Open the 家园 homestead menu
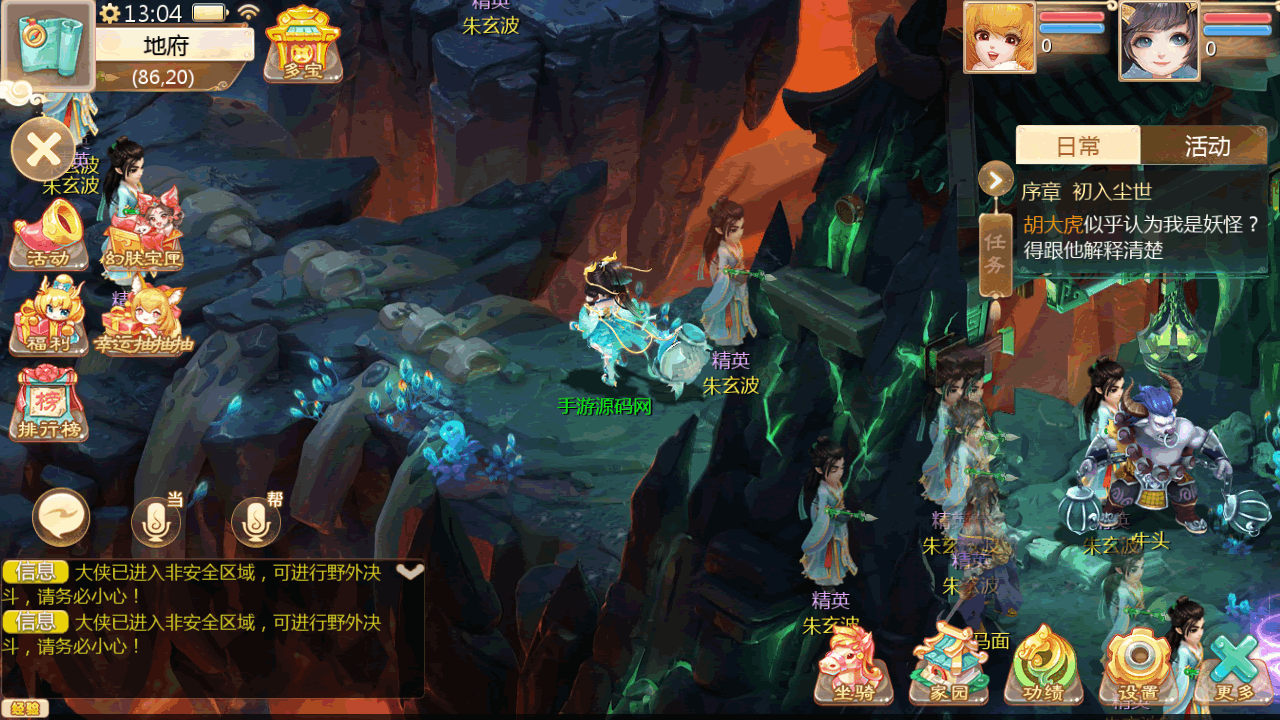The width and height of the screenshot is (1280, 720). tap(948, 665)
